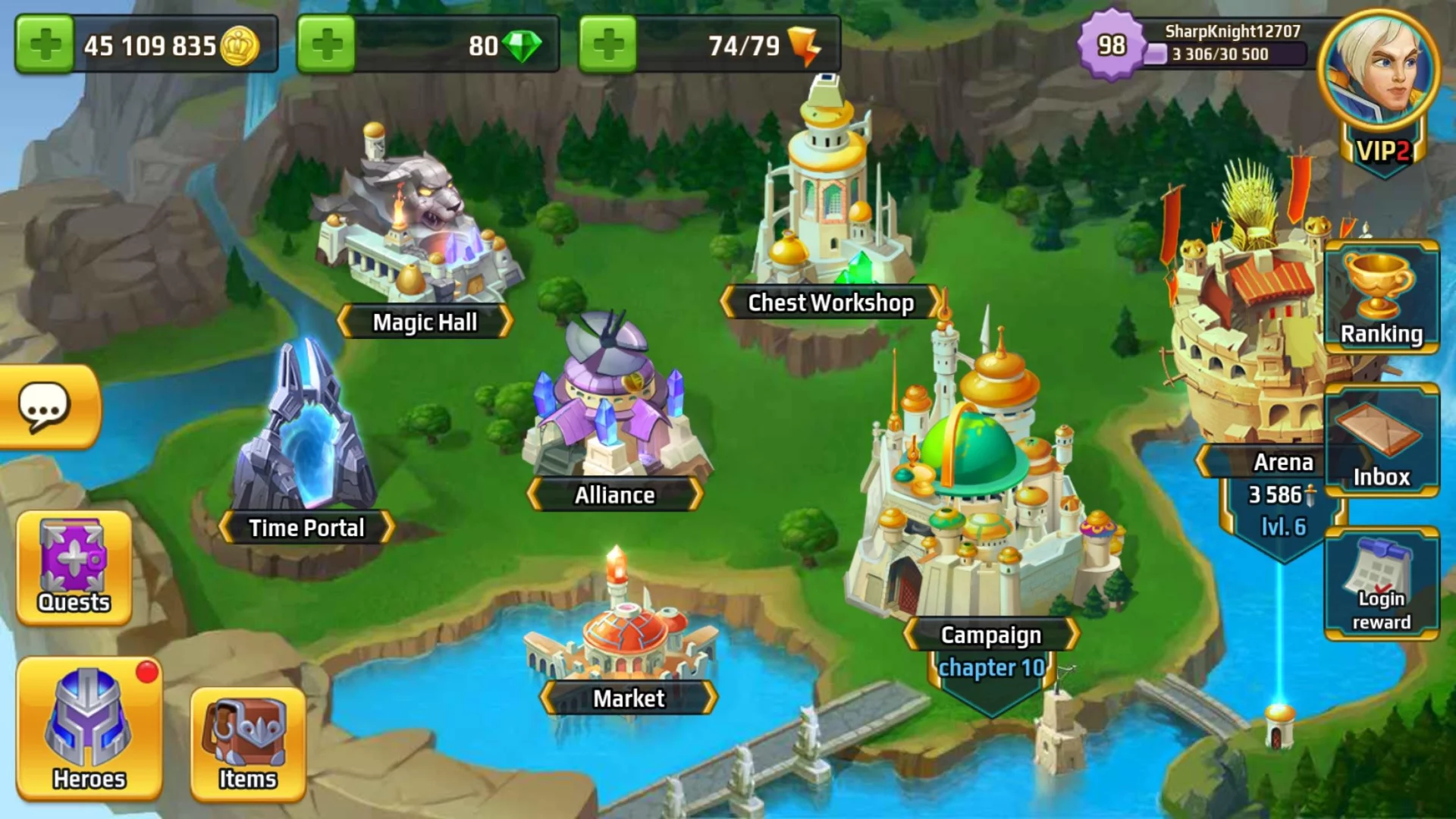Visit the Alliance building

coord(614,409)
